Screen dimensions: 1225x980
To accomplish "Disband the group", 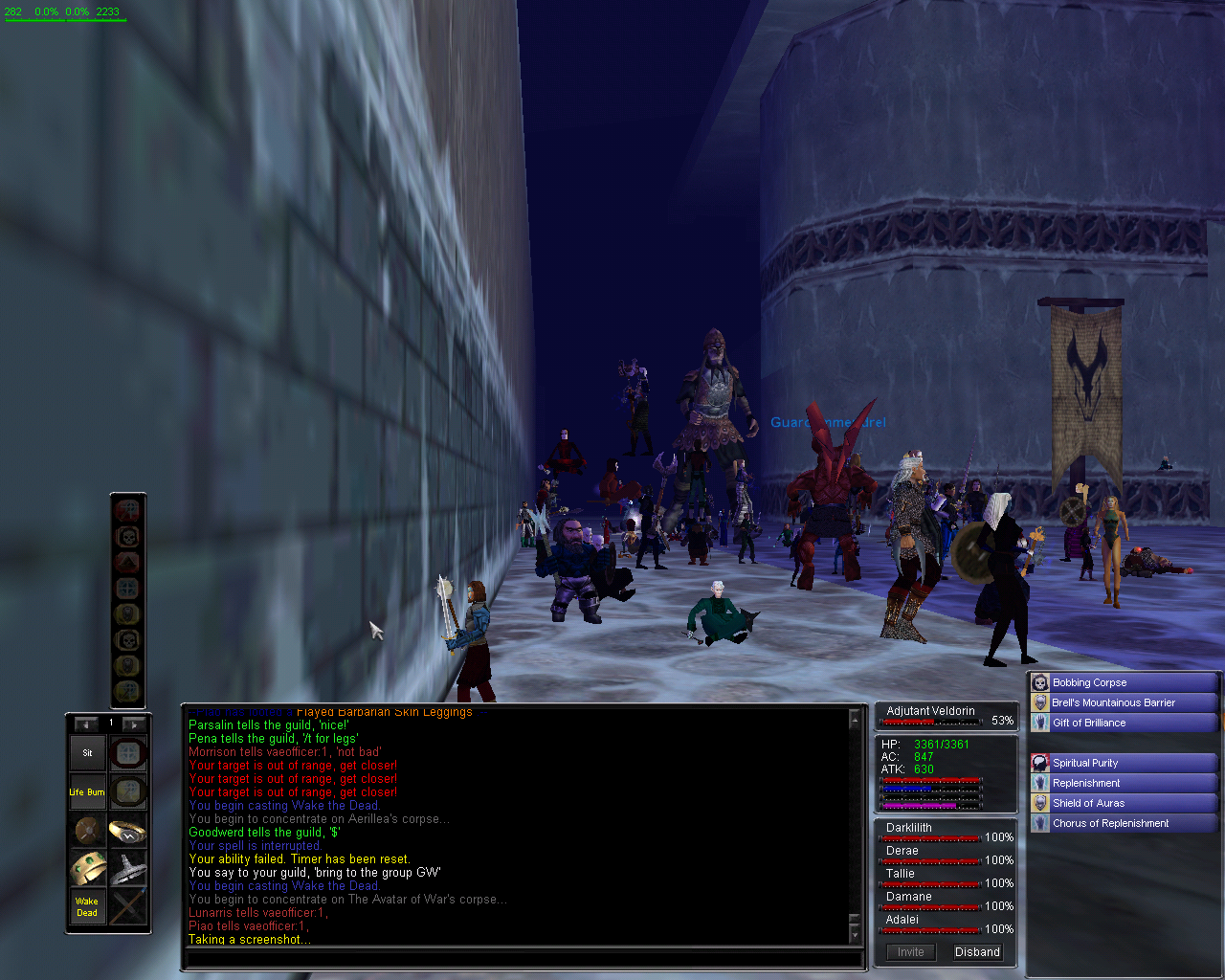I will 977,952.
